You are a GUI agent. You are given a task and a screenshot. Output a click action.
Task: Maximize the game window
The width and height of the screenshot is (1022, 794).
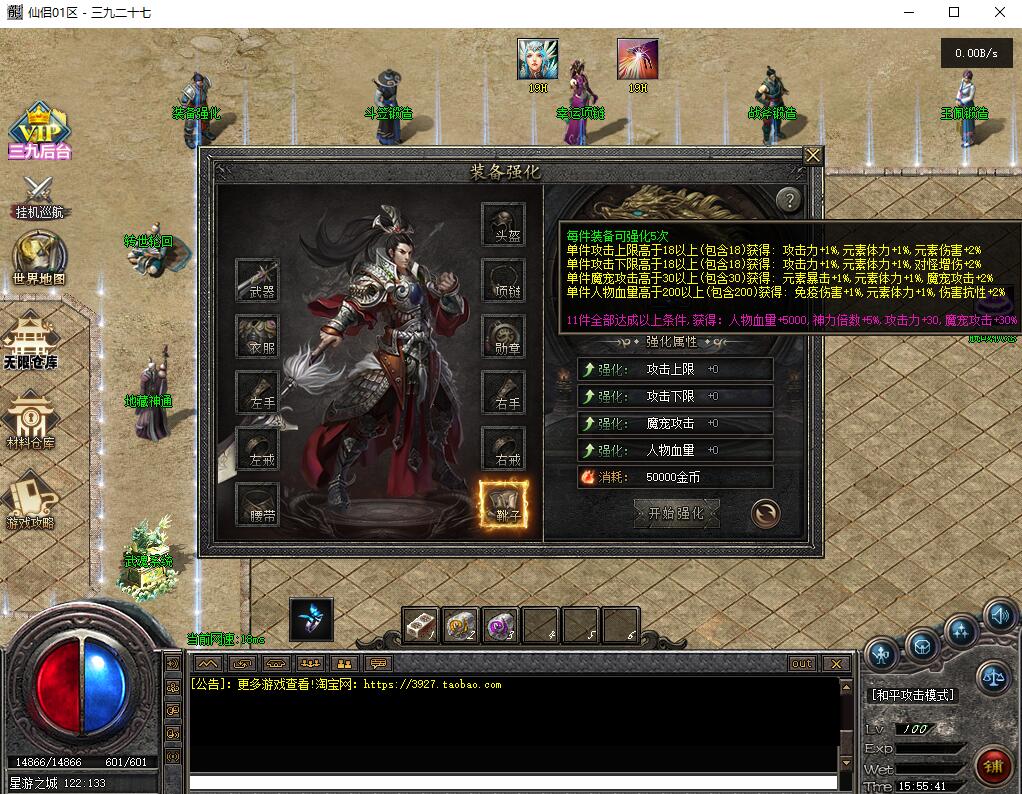click(x=954, y=12)
